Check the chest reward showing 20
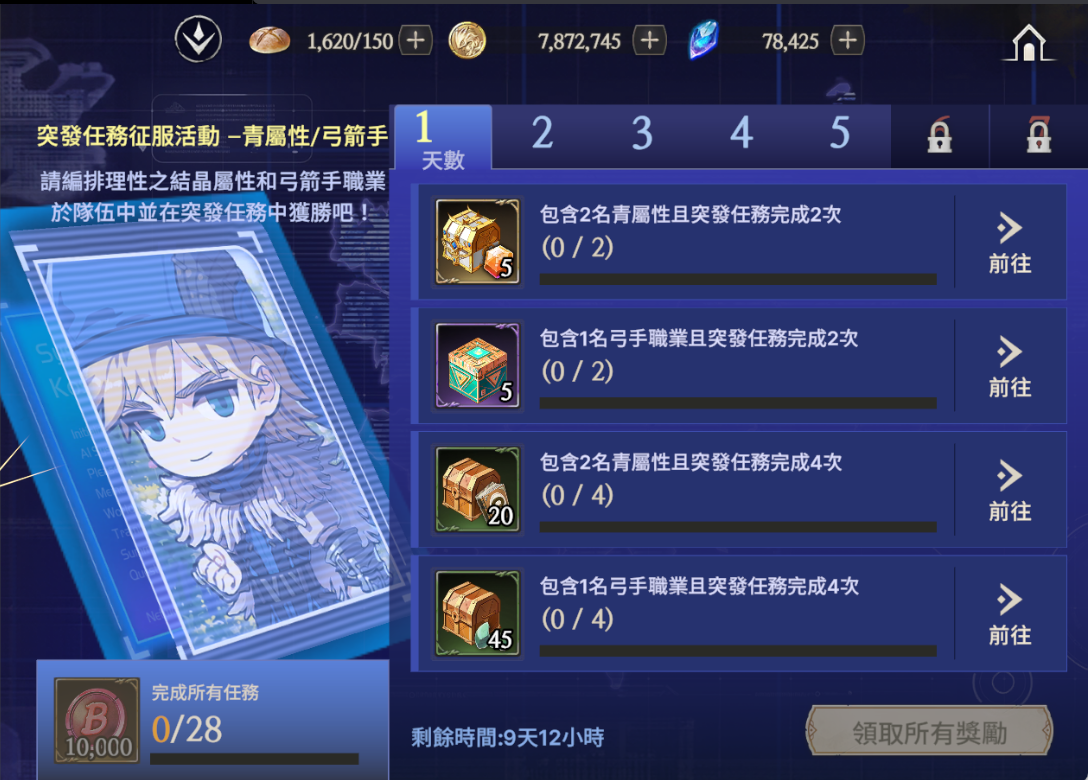1088x780 pixels. (478, 490)
